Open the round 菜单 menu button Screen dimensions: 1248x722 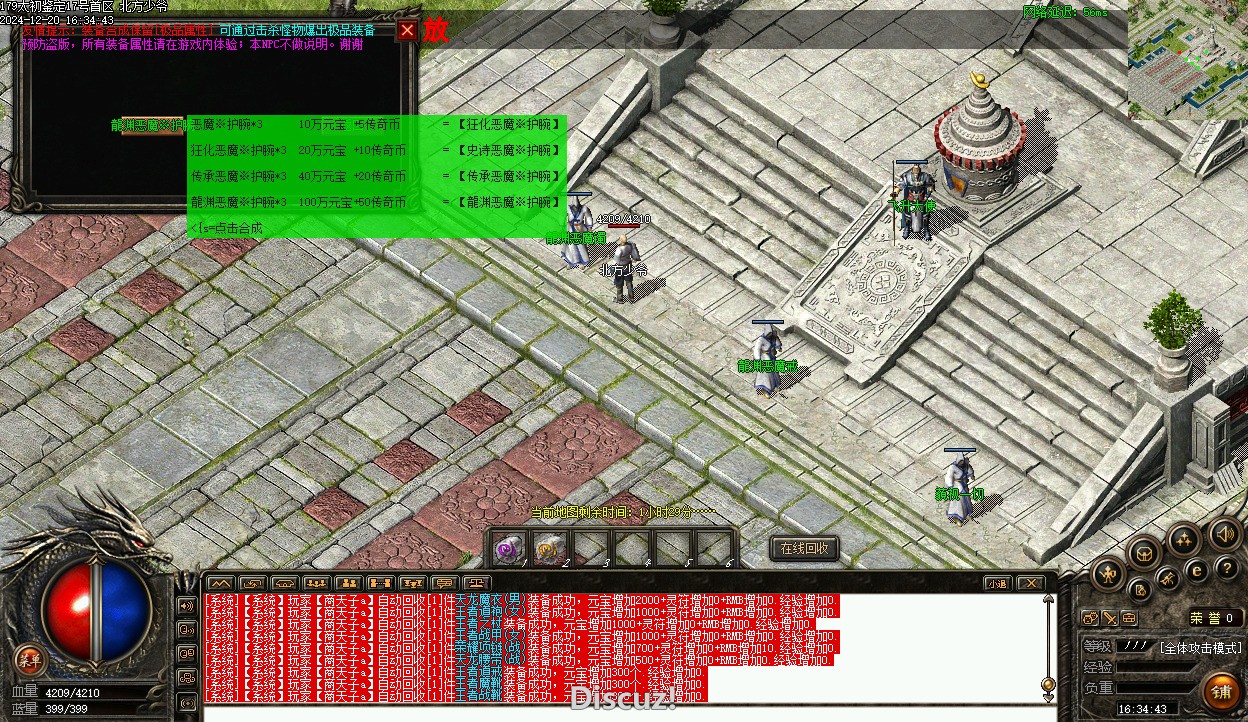[x=30, y=659]
